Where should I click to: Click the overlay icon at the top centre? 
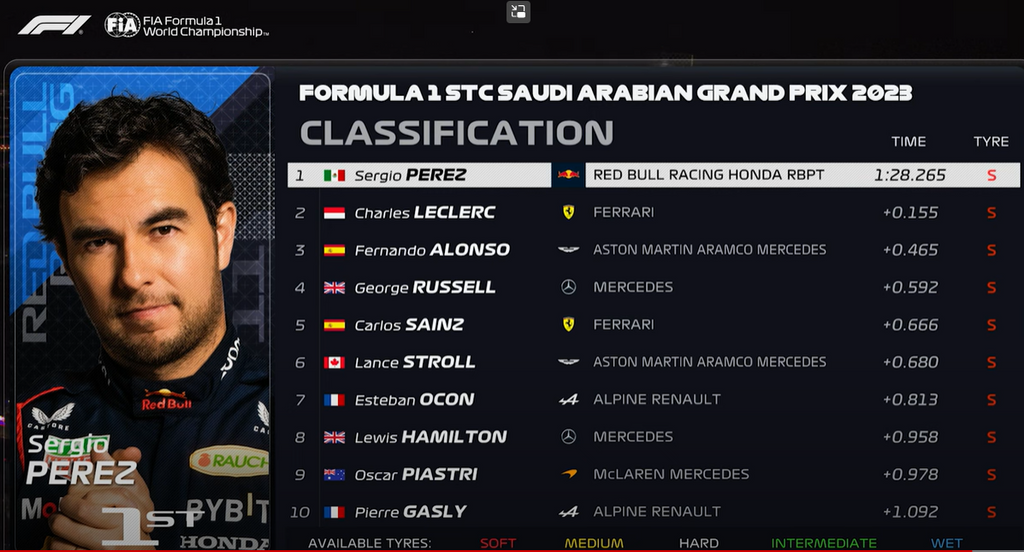click(x=518, y=12)
